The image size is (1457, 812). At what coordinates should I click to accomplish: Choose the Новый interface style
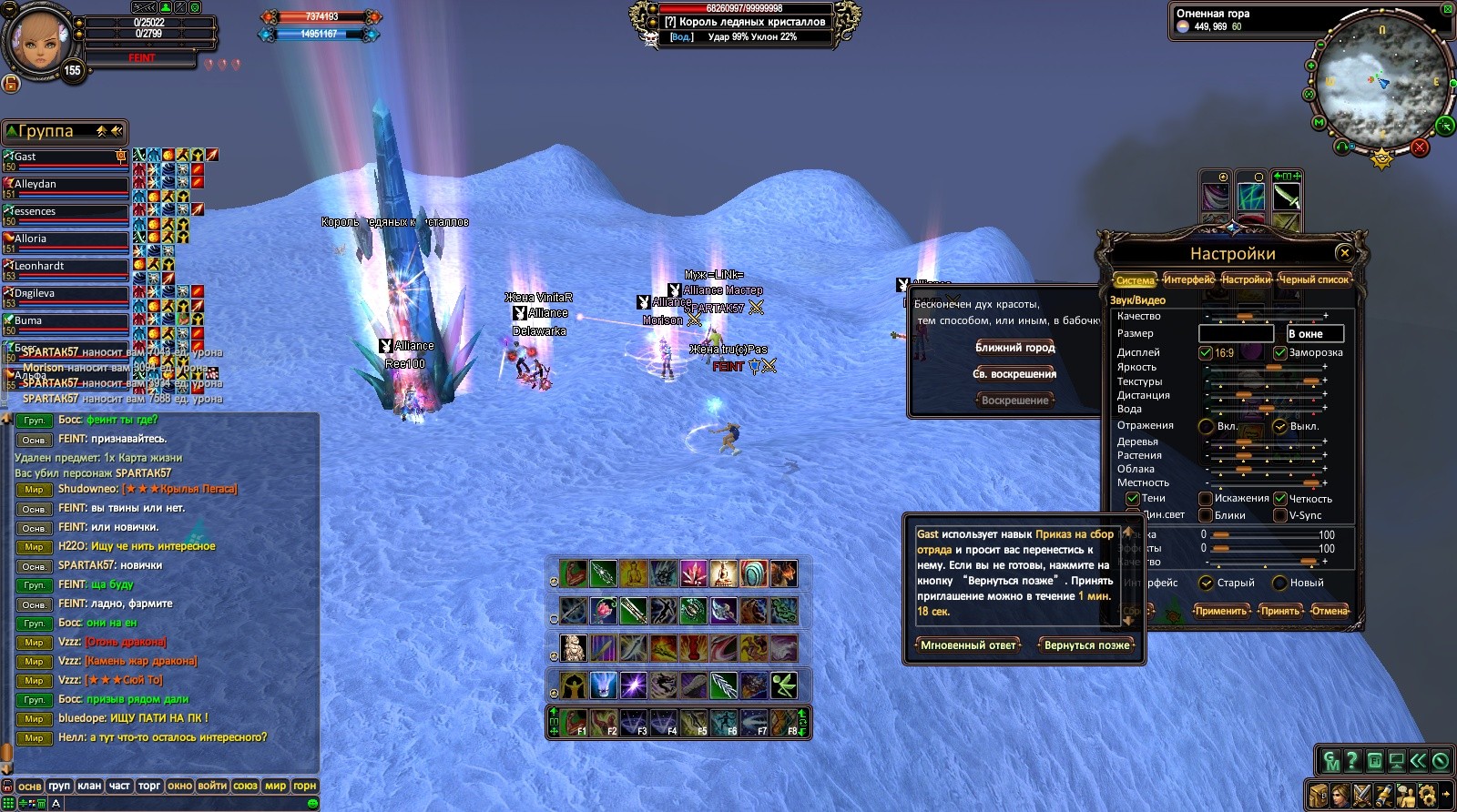coord(1279,583)
